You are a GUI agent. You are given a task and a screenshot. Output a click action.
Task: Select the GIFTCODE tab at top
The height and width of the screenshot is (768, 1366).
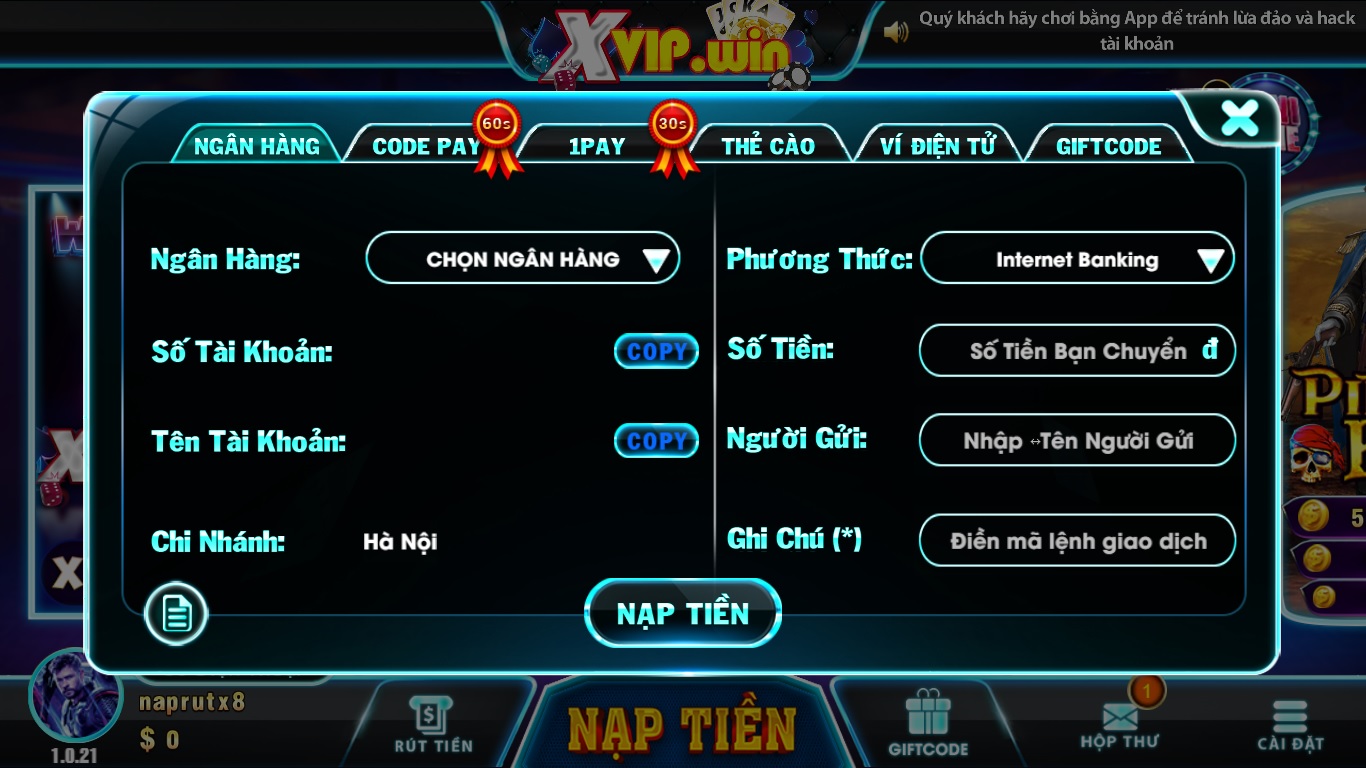tap(1106, 145)
